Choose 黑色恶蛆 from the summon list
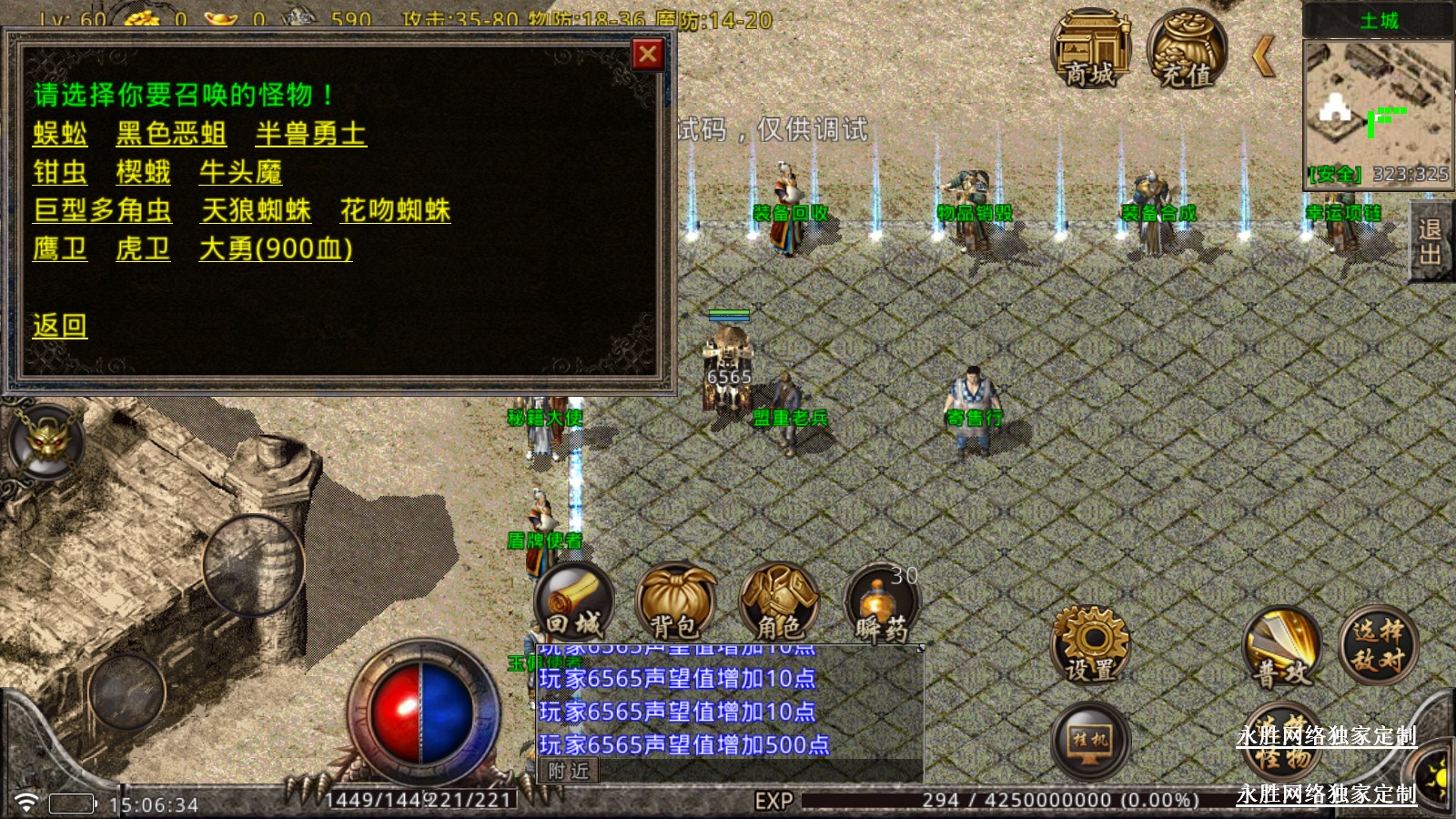 tap(171, 134)
